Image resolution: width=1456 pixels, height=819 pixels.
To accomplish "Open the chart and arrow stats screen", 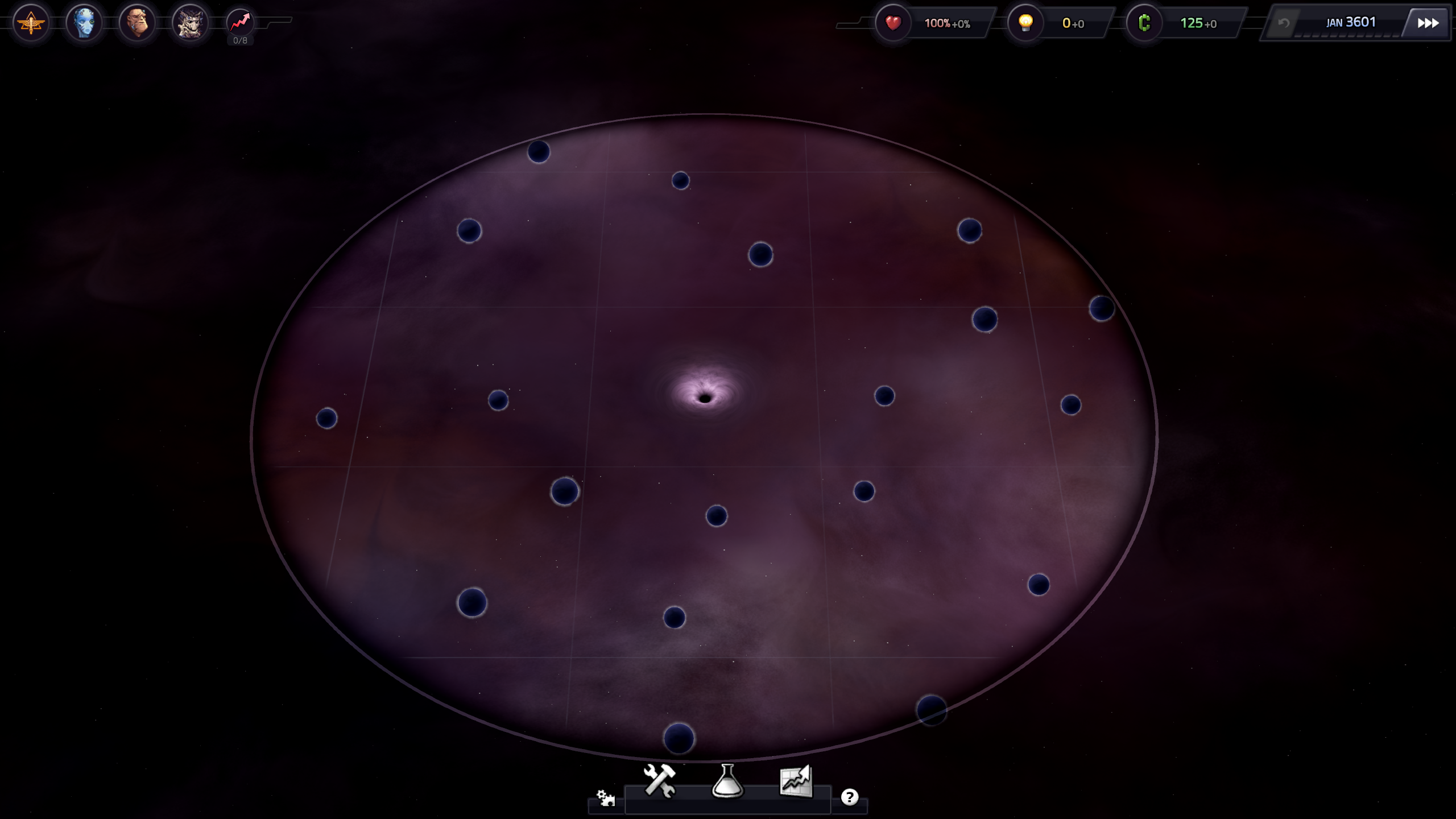I will (796, 780).
